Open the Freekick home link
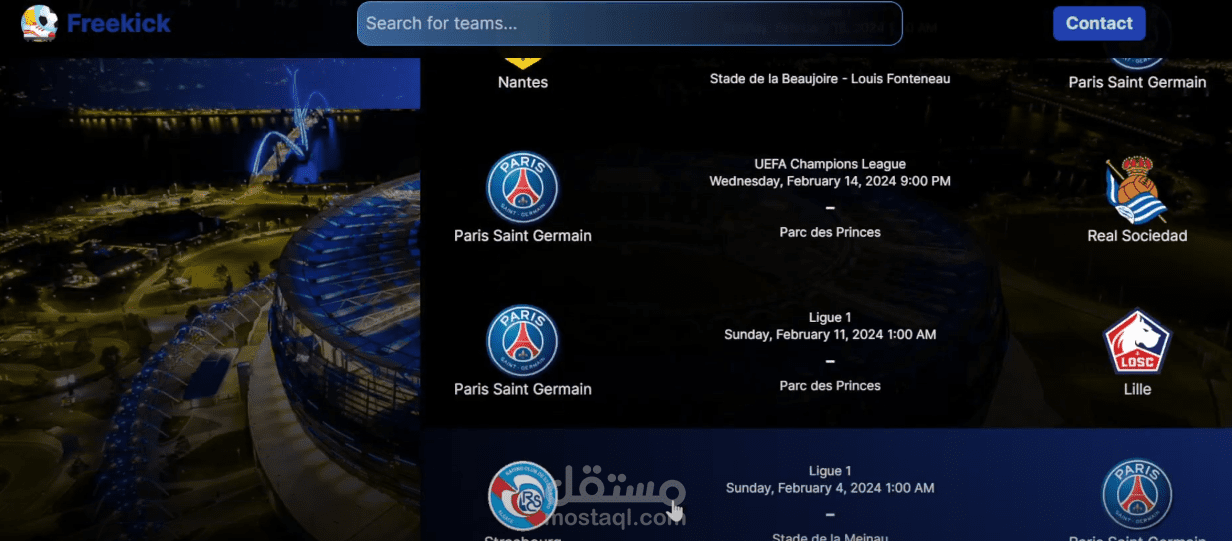 click(119, 23)
